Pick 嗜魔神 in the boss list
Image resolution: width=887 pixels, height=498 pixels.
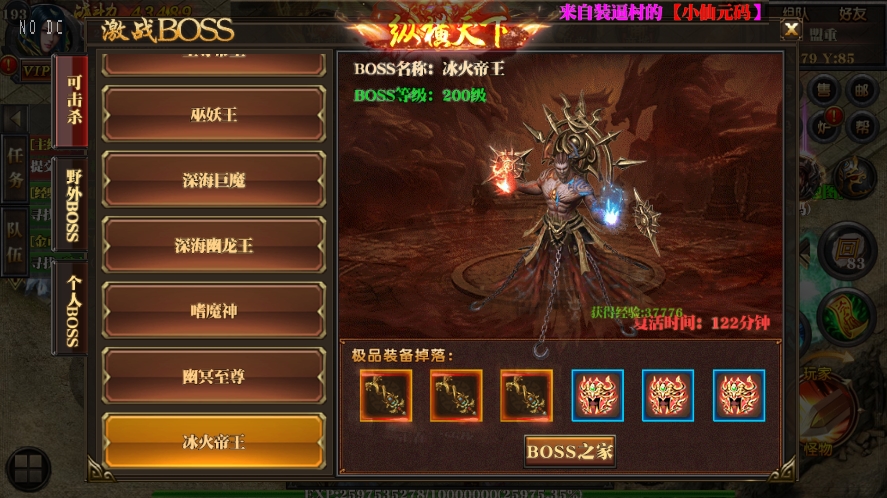pos(214,311)
